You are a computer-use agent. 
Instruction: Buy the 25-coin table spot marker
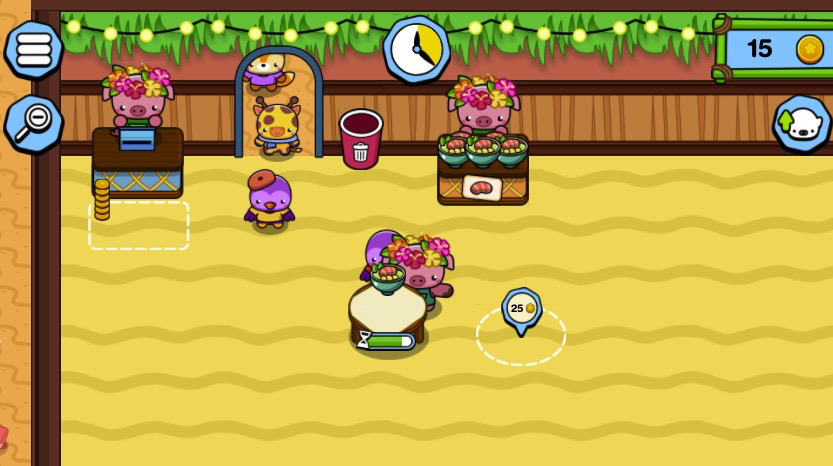point(521,309)
